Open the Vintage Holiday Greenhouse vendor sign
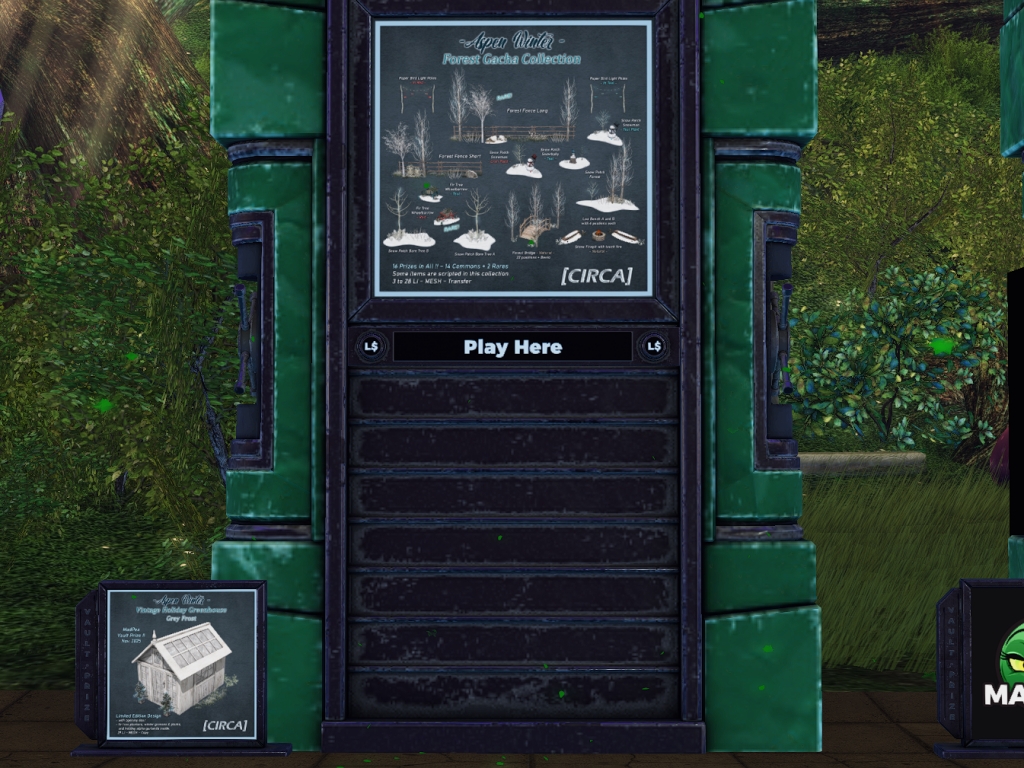This screenshot has height=768, width=1024. click(182, 664)
